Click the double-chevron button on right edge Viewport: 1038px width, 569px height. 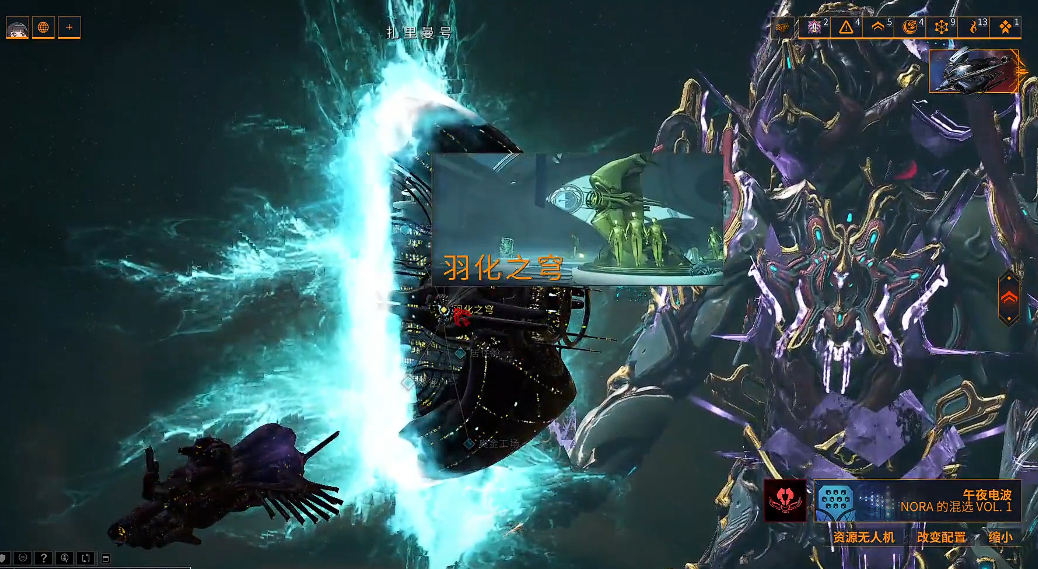coord(1009,297)
